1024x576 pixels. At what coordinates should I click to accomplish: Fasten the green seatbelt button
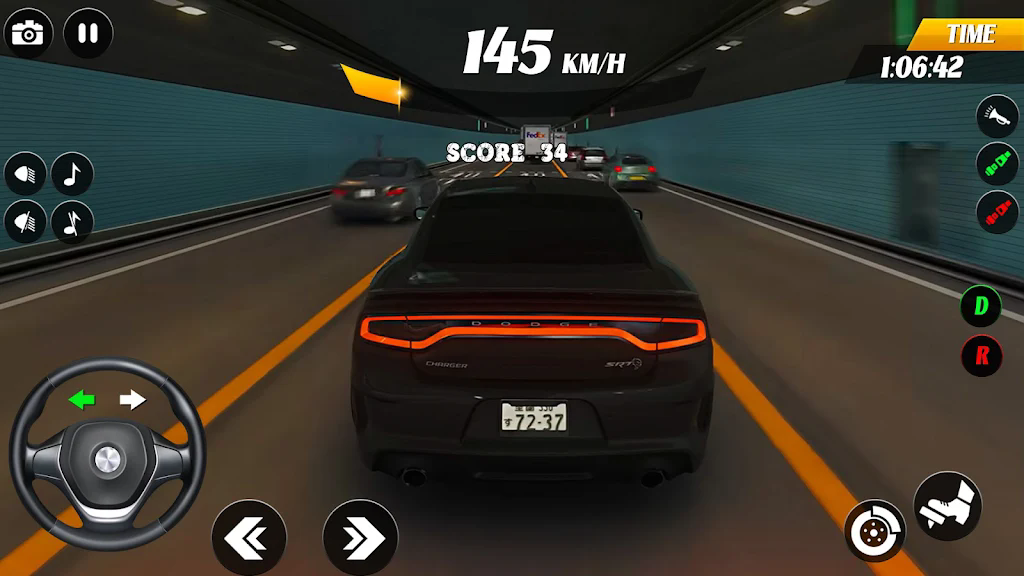click(997, 164)
